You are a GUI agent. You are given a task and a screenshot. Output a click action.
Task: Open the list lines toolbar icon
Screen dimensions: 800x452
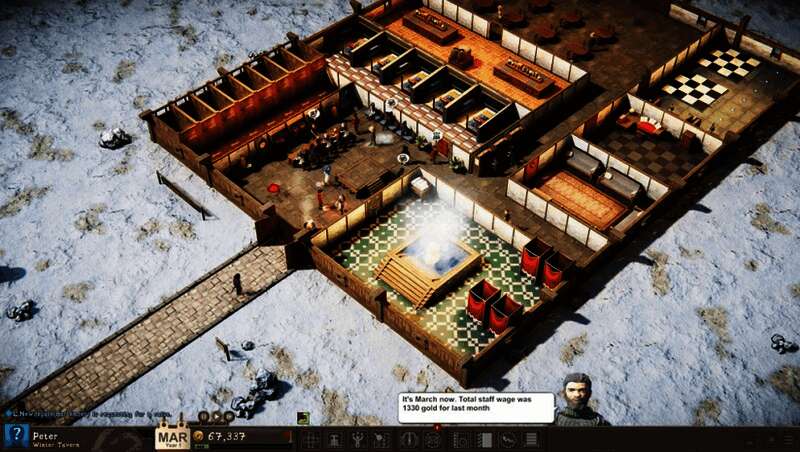click(531, 439)
